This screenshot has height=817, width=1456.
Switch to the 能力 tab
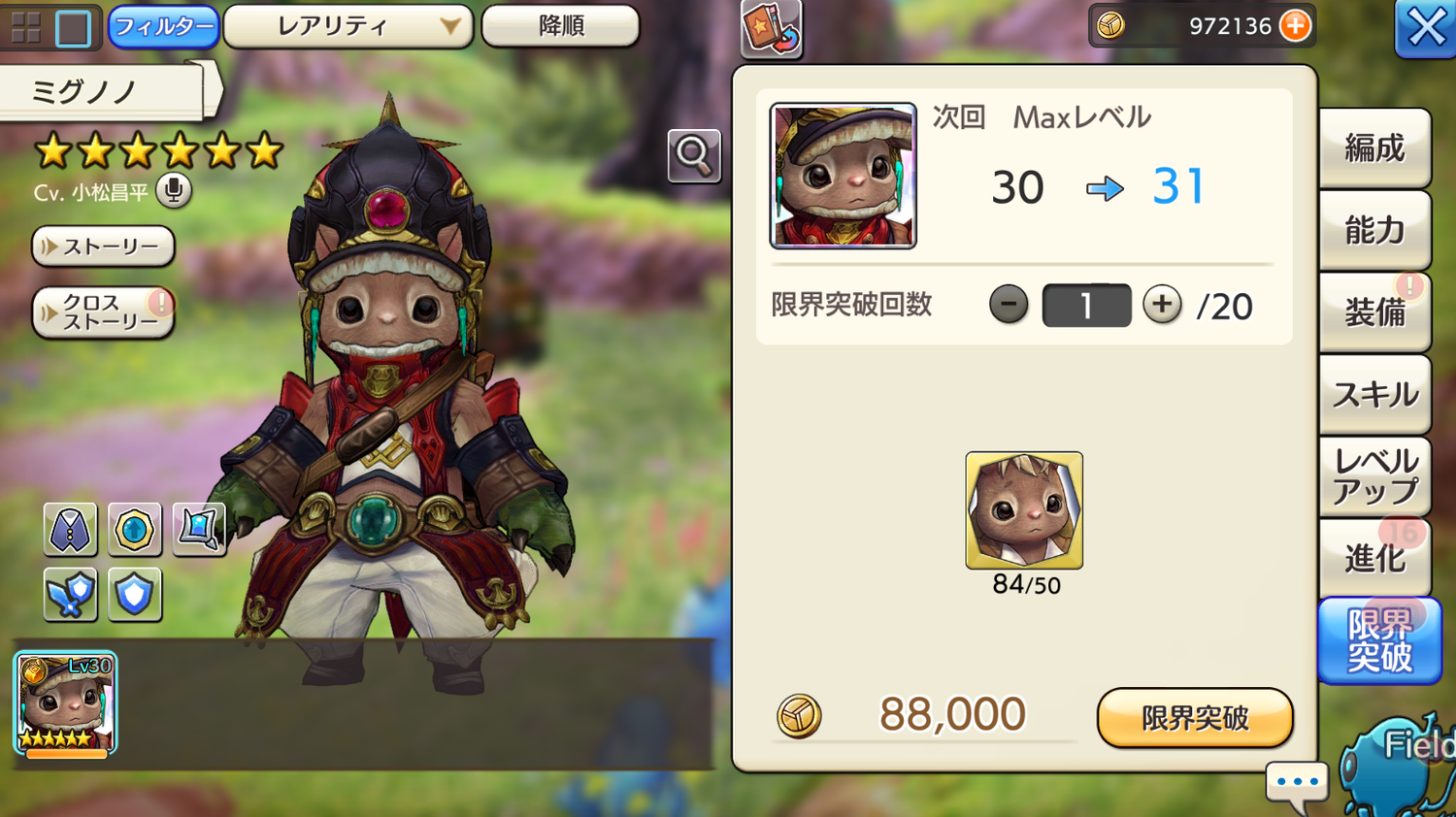pos(1373,230)
